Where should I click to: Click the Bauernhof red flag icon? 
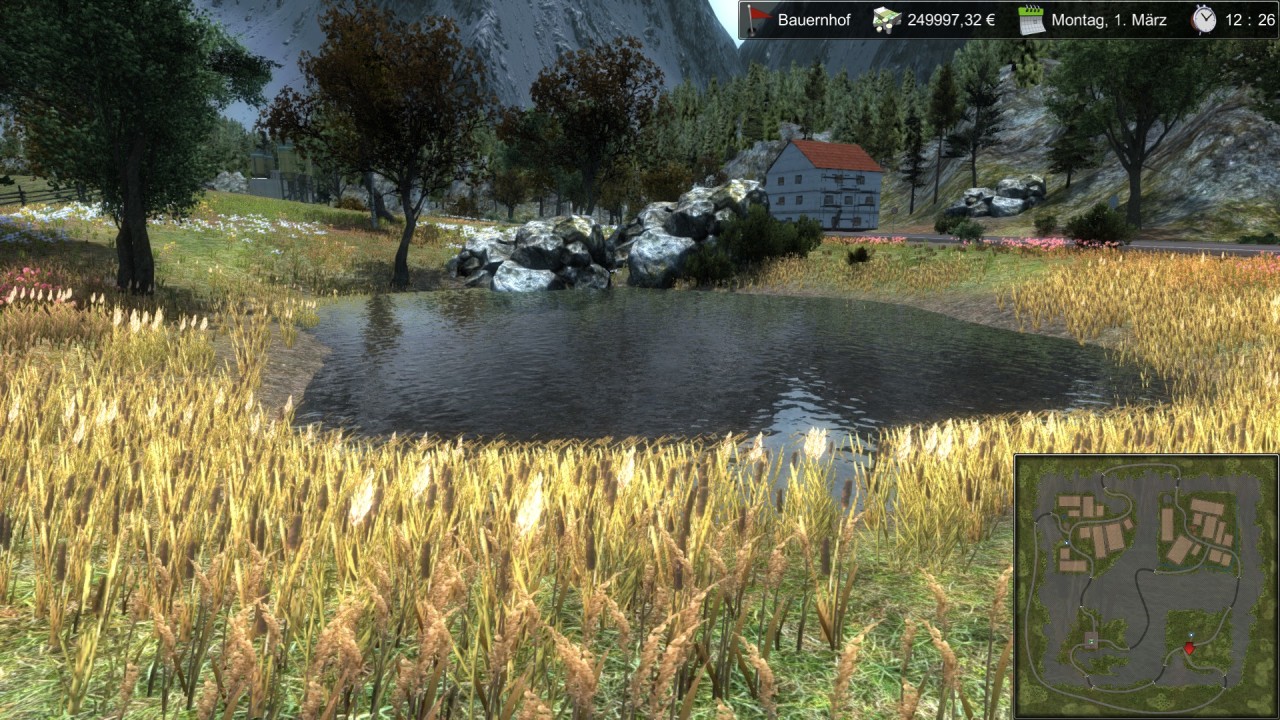(x=758, y=20)
